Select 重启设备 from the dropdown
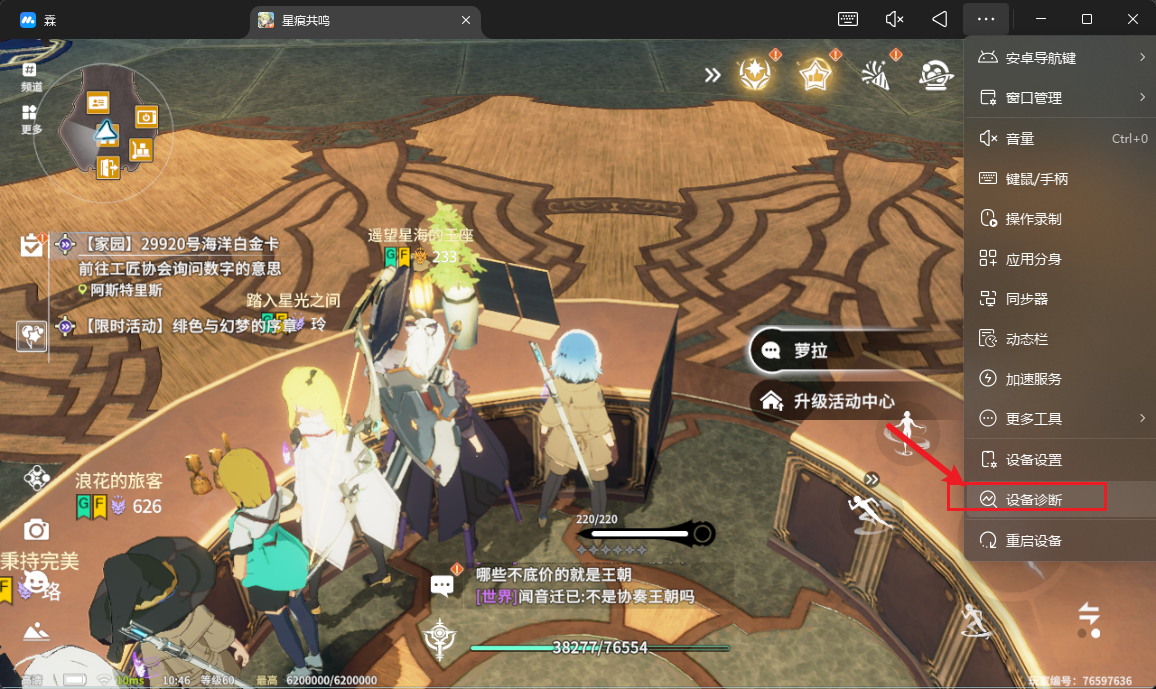Viewport: 1156px width, 689px height. coord(1033,541)
